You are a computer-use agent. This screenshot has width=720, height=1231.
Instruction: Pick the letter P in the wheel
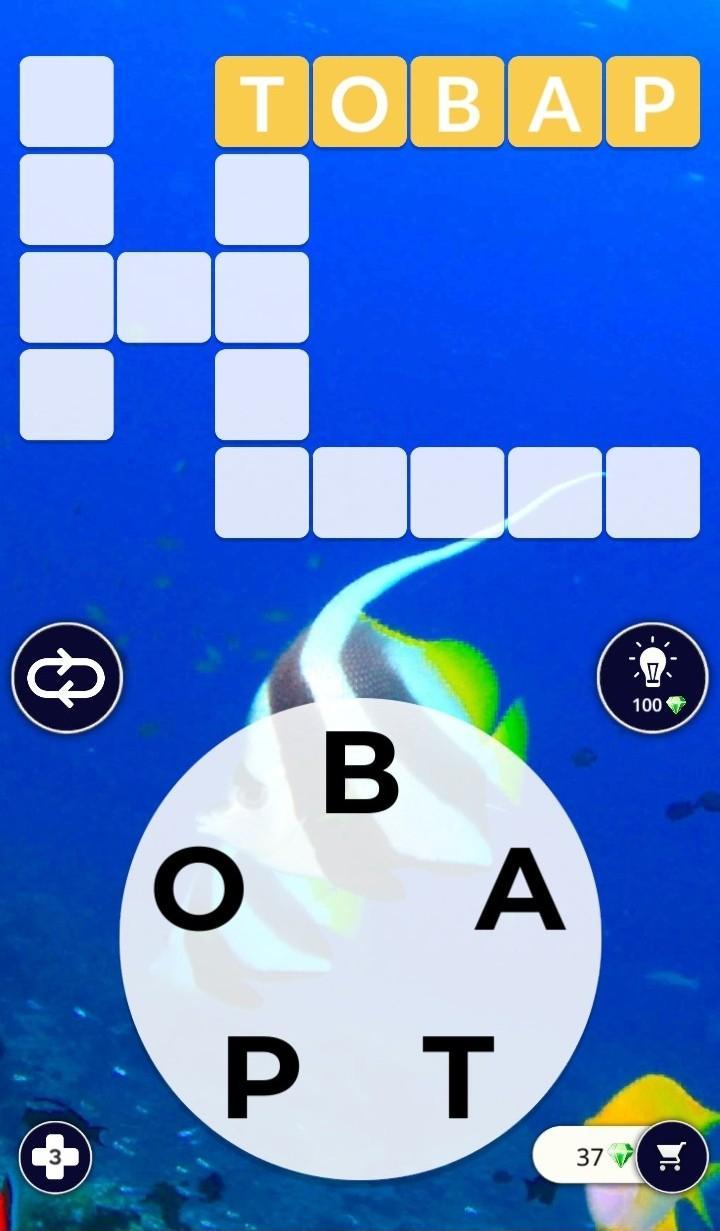[261, 1076]
